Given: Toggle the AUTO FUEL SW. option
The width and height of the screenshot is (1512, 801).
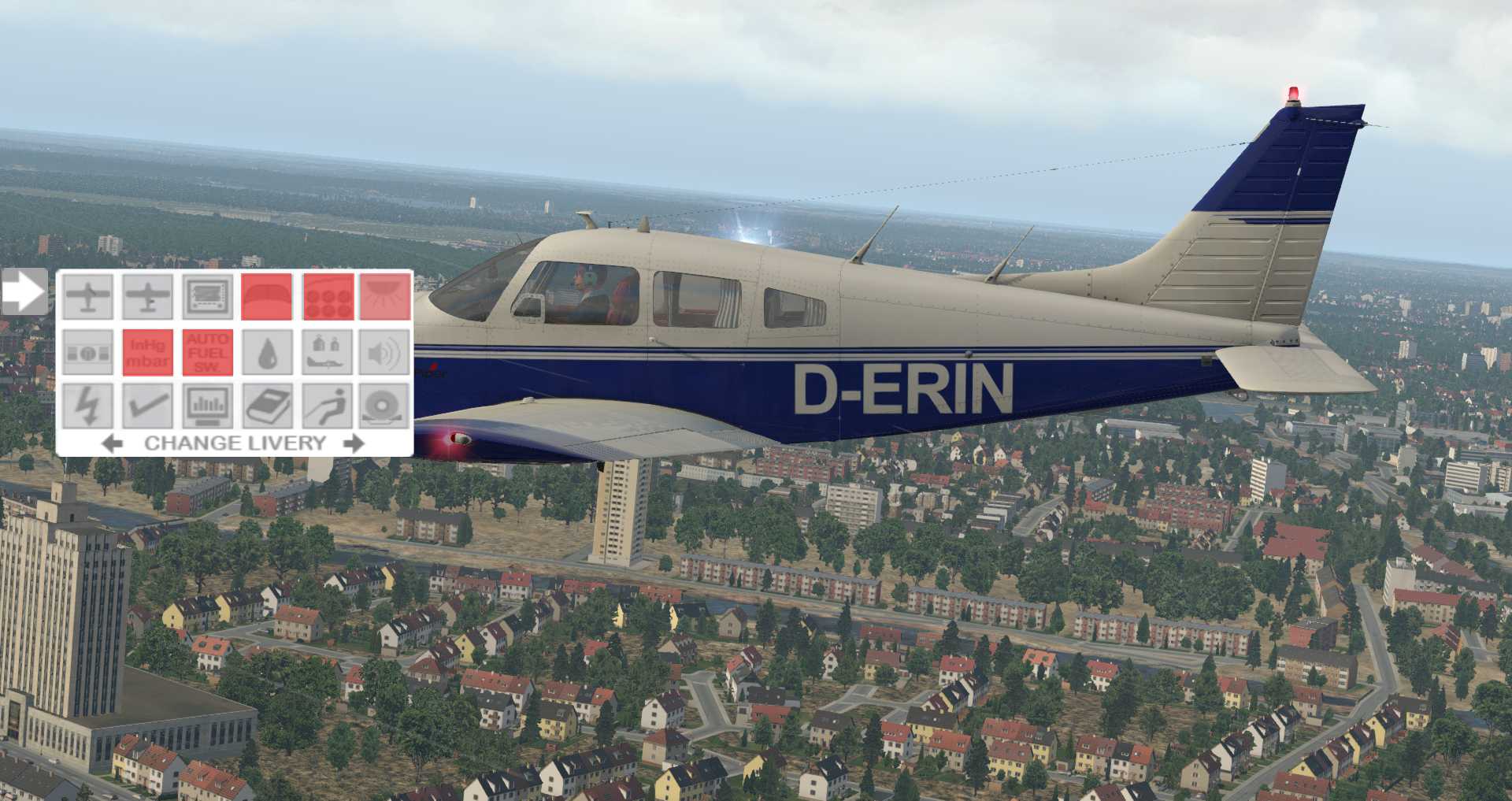Looking at the screenshot, I should (x=207, y=352).
